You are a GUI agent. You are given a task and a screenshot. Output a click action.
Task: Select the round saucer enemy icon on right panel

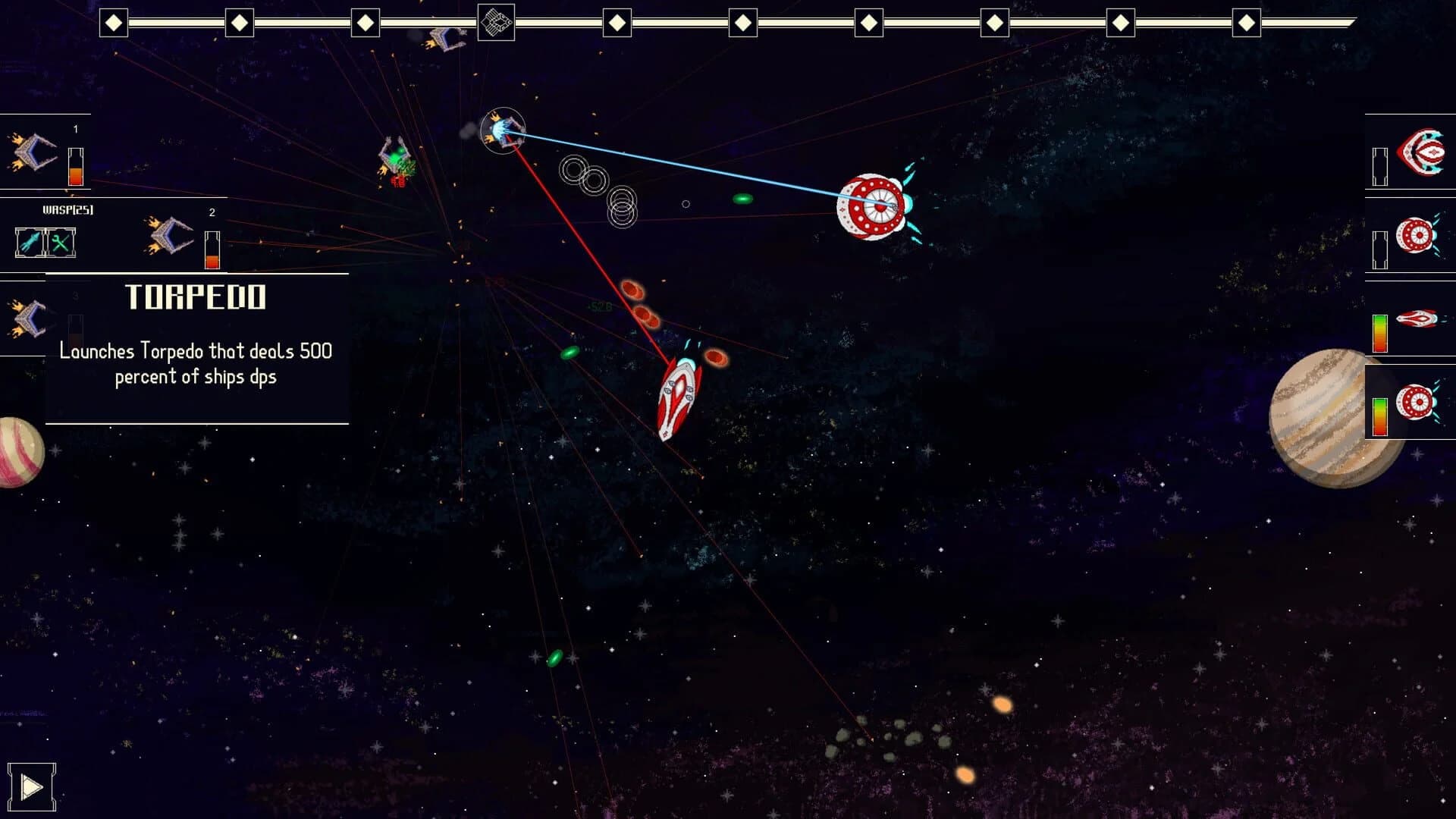(1416, 235)
